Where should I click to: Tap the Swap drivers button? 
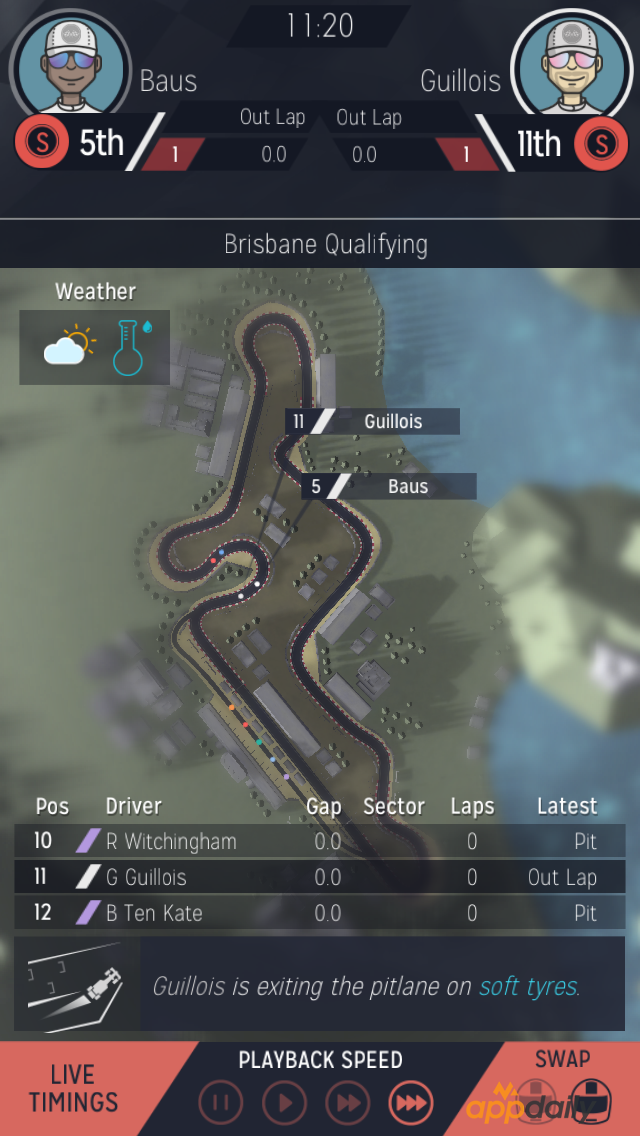tap(563, 1088)
